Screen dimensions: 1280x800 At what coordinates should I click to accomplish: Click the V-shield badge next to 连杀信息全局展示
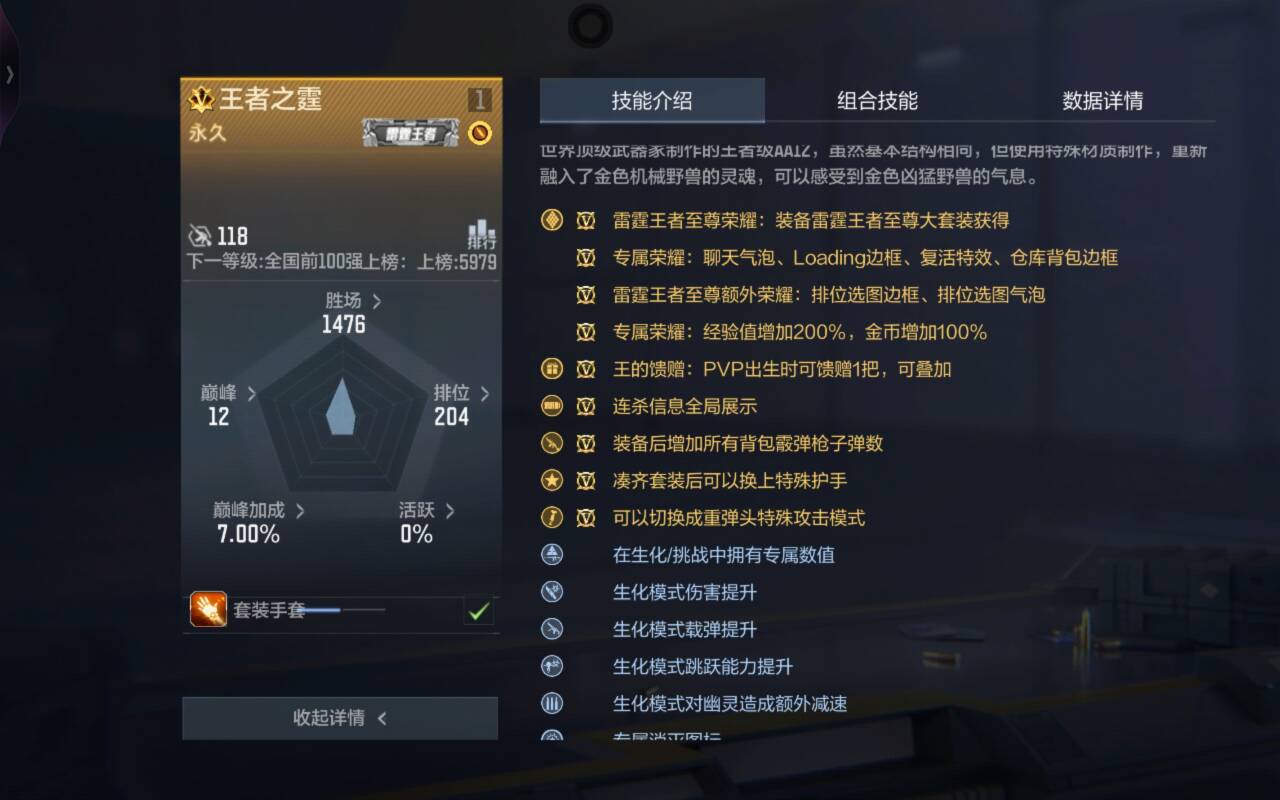point(586,406)
